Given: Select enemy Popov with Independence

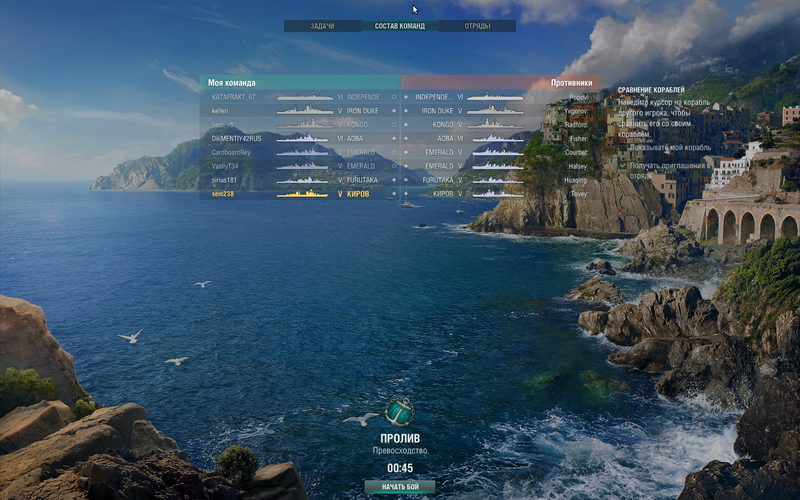Looking at the screenshot, I should (x=500, y=97).
